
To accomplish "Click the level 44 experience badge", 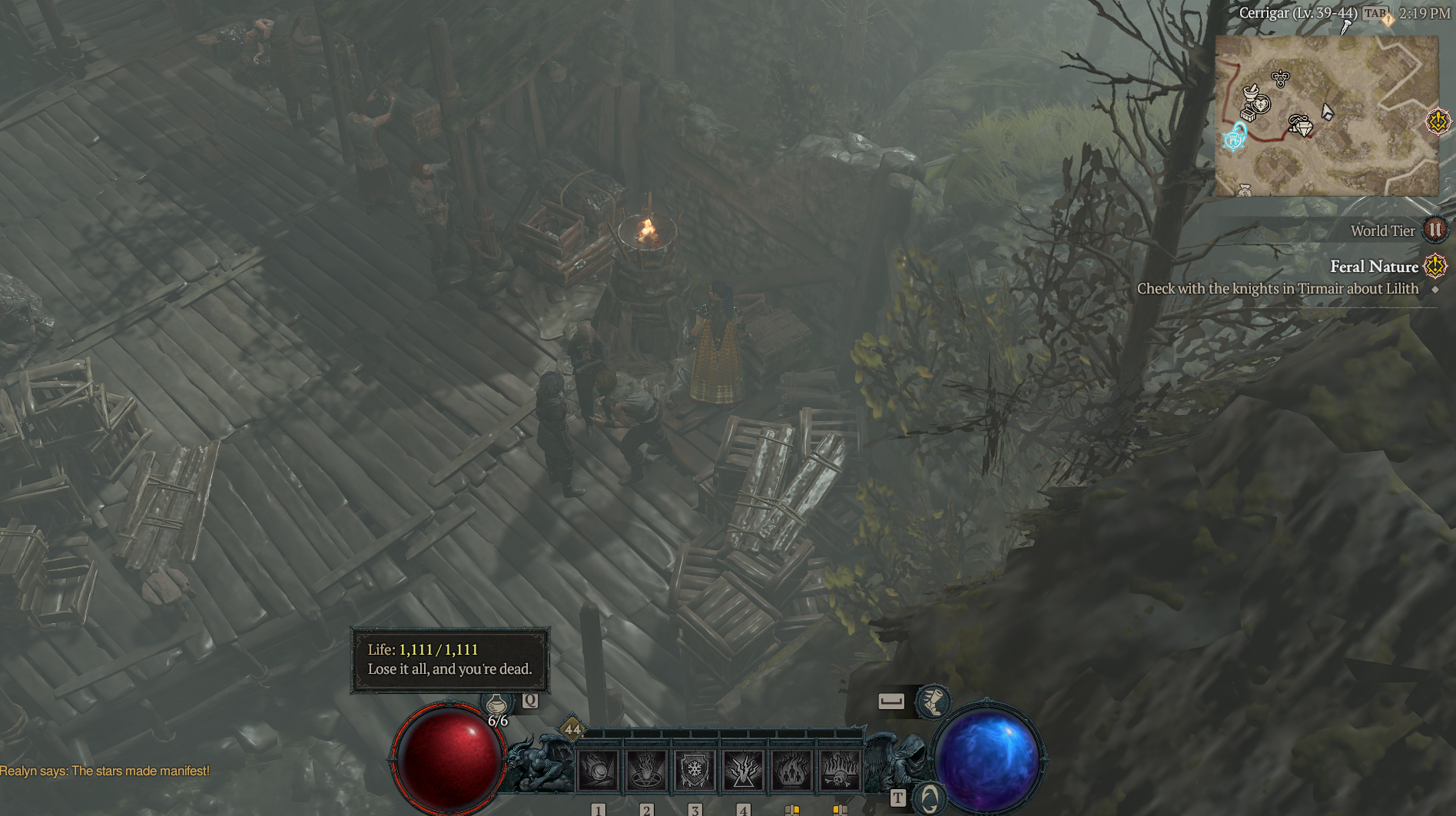I will click(x=572, y=729).
